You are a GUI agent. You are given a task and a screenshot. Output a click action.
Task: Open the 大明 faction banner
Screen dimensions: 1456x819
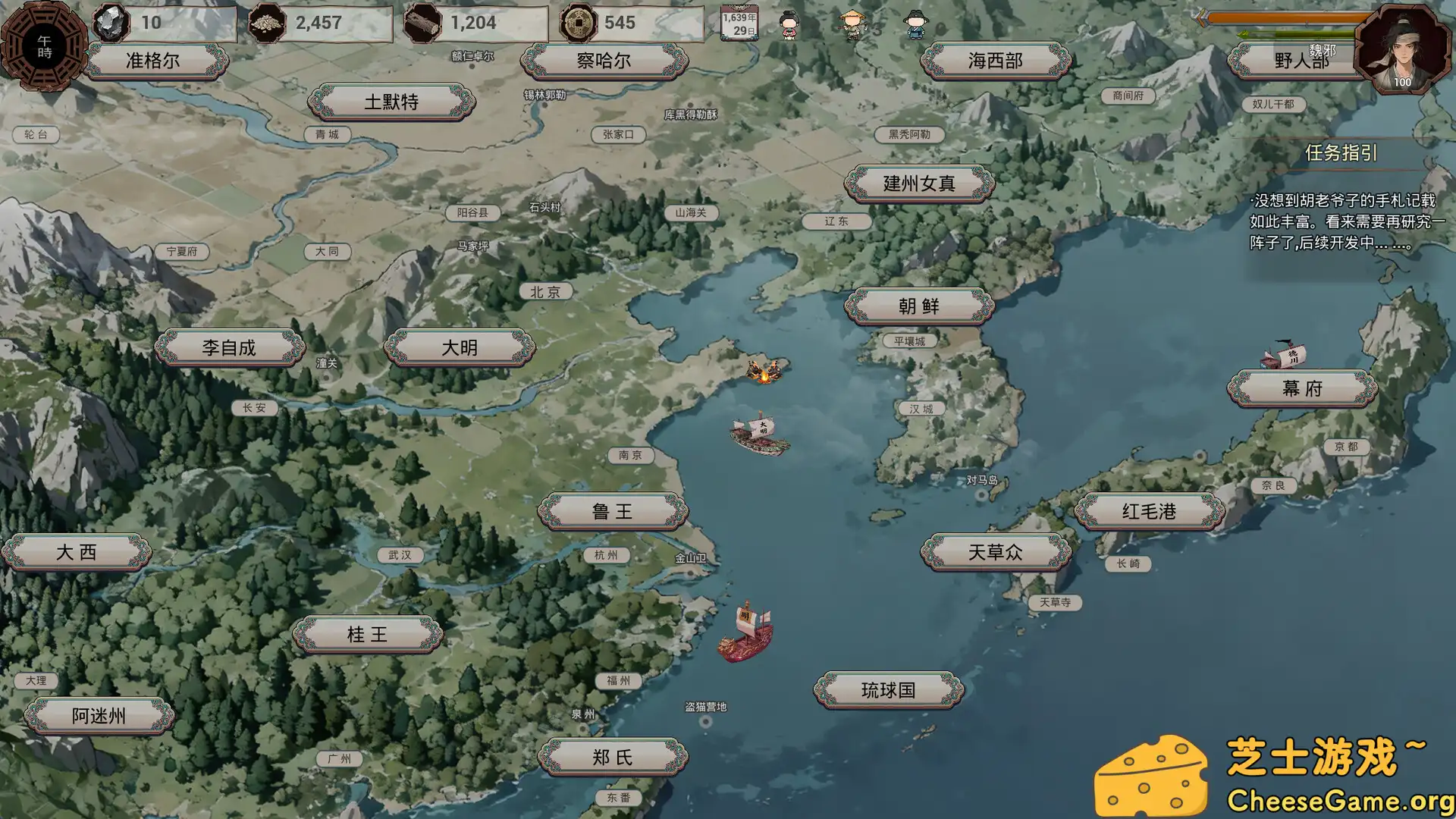pyautogui.click(x=461, y=347)
